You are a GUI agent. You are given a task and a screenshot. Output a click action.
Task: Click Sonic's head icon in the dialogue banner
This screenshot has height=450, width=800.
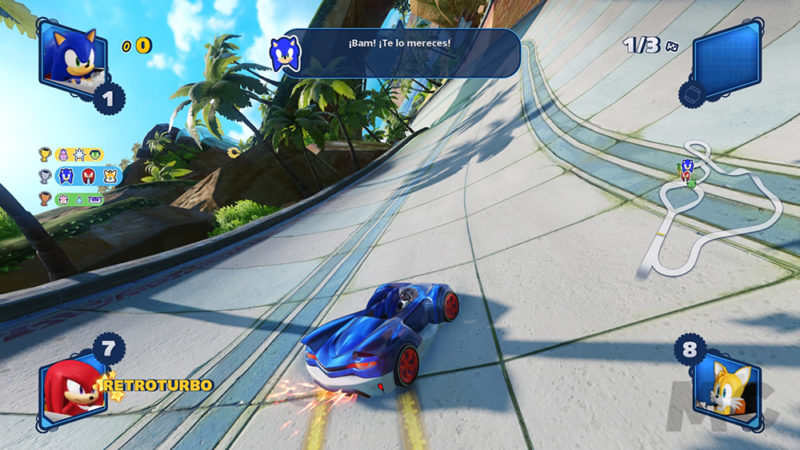[286, 53]
